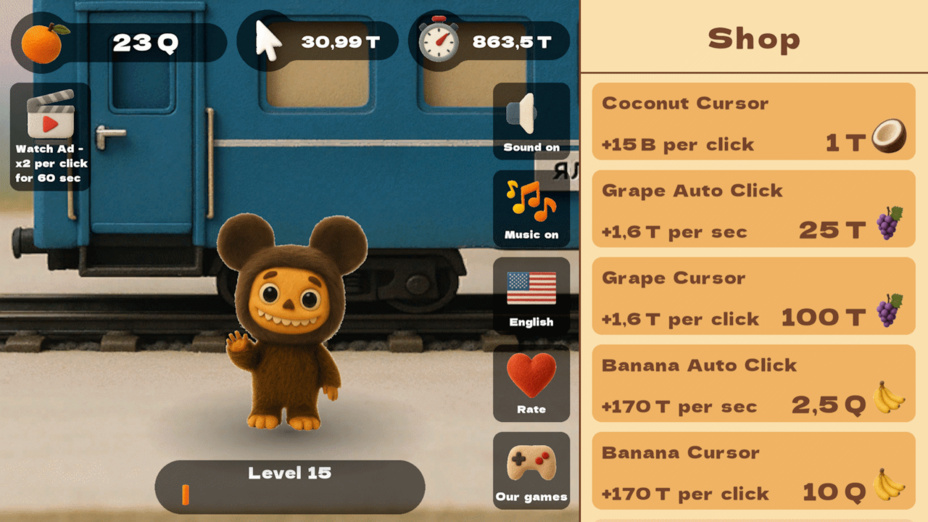Buy the Banana Cursor for 10 Q
The width and height of the screenshot is (928, 522).
point(753,471)
